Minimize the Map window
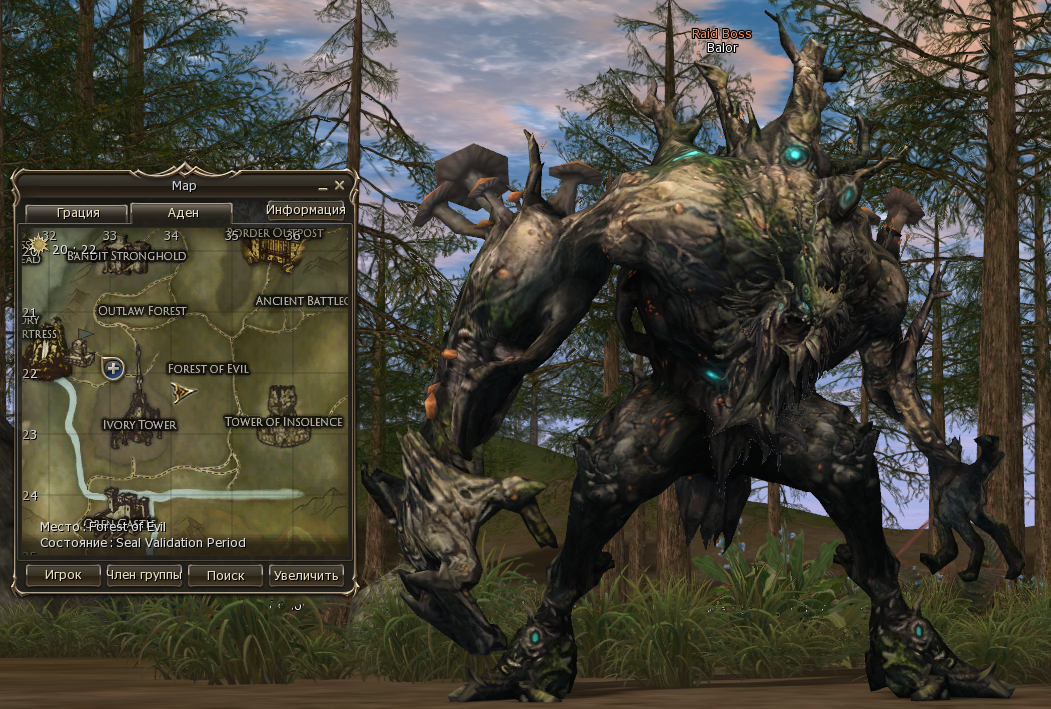 (x=323, y=187)
